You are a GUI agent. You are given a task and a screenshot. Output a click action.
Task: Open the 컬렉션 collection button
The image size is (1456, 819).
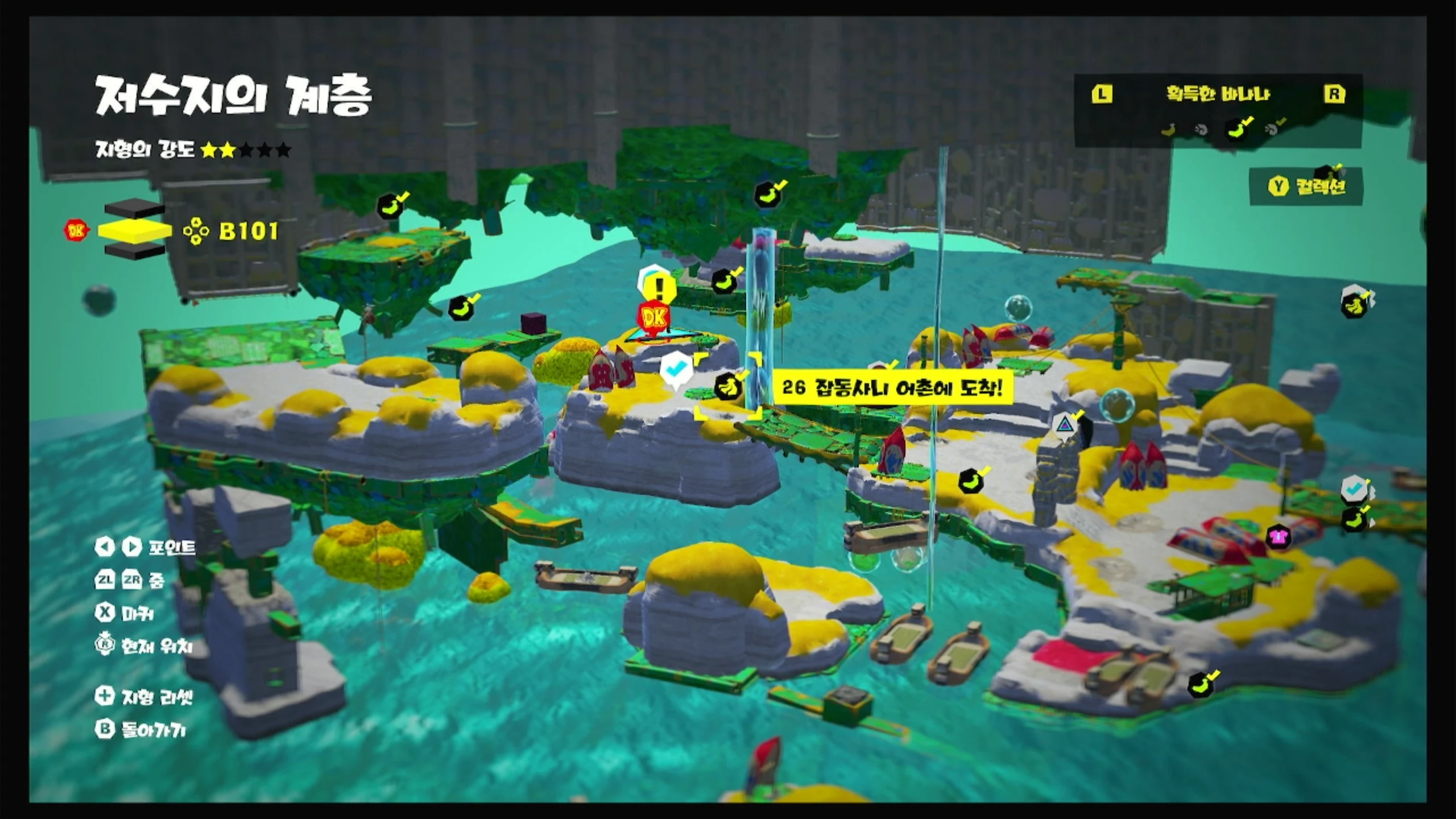pos(1306,186)
